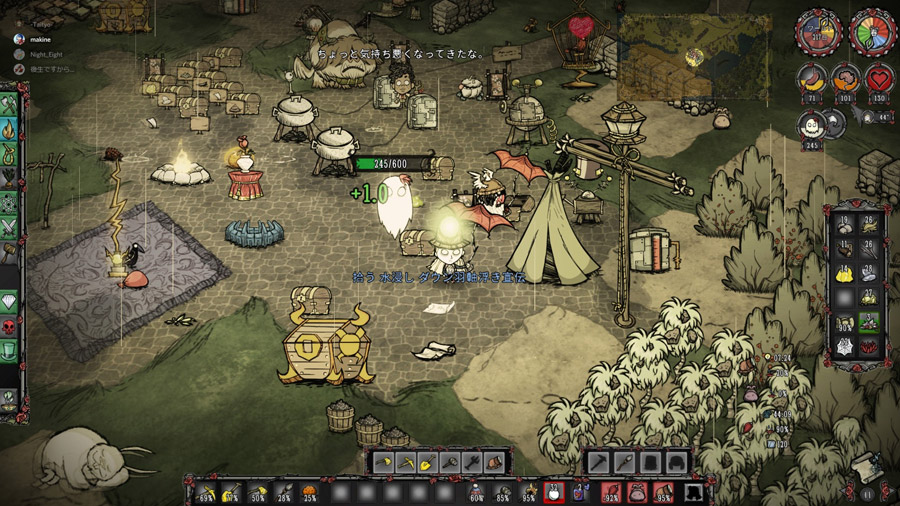The width and height of the screenshot is (900, 506).
Task: Open the Structures hammer crafting tab
Action: click(11, 252)
